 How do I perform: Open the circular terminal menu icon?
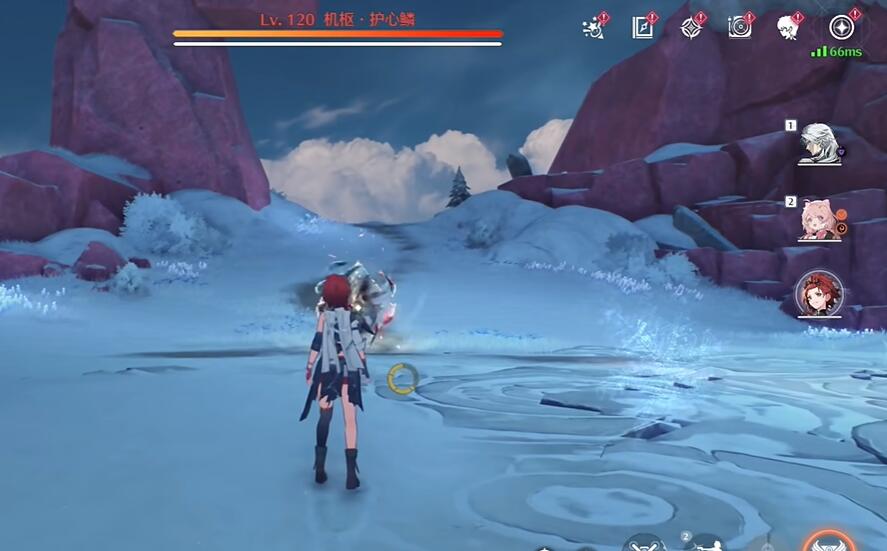coord(840,26)
